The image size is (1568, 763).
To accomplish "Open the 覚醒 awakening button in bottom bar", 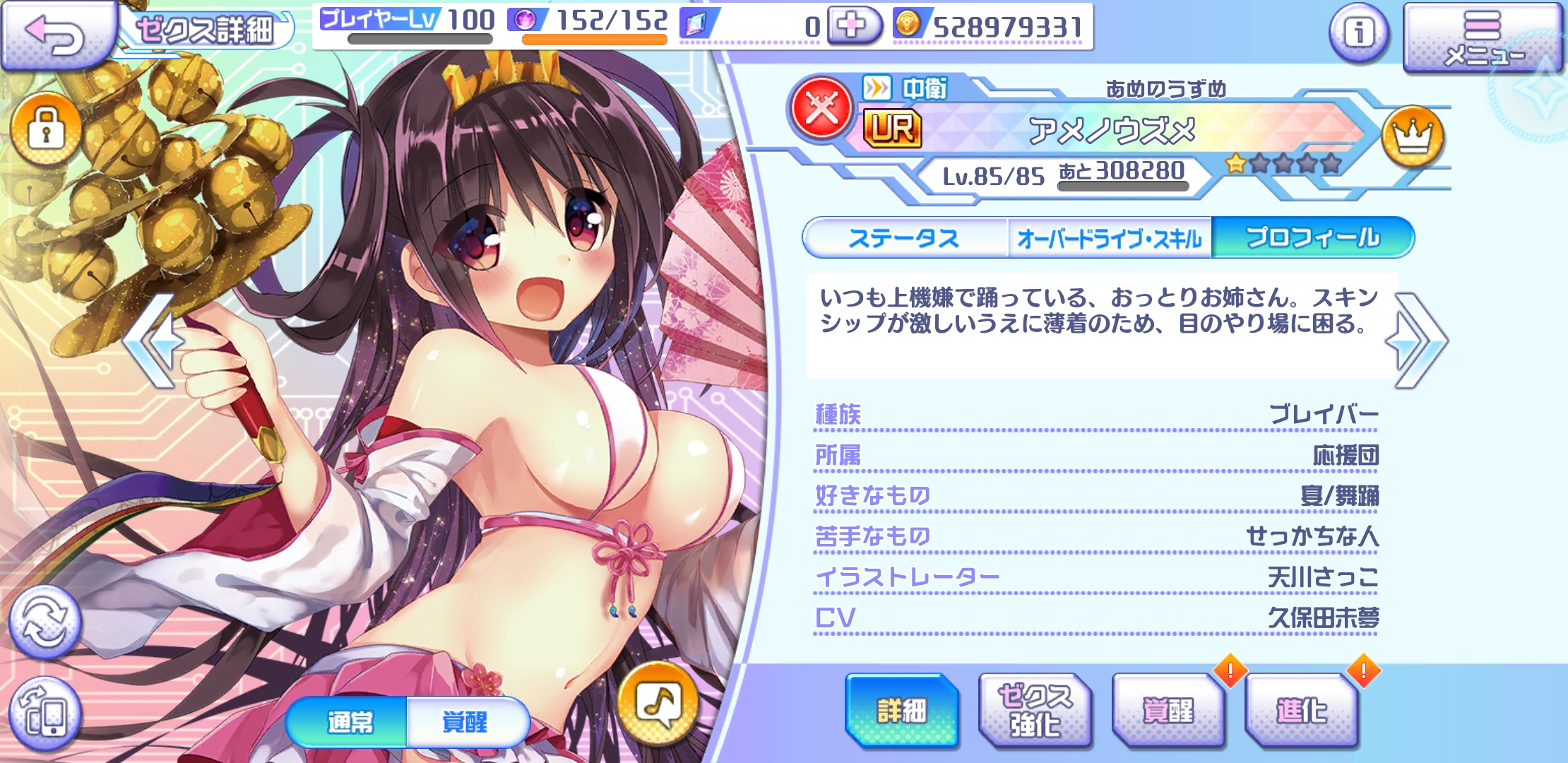I will pyautogui.click(x=1168, y=711).
